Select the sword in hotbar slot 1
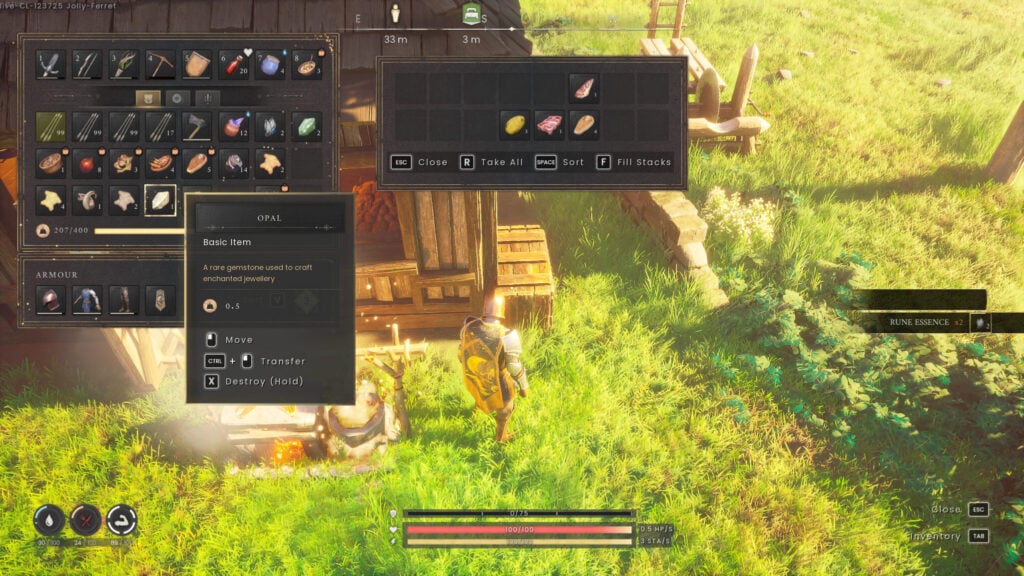 click(x=51, y=65)
